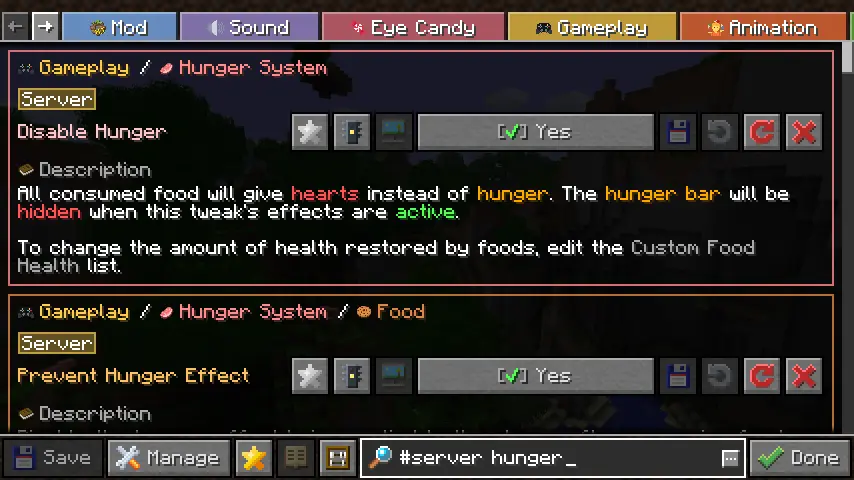Star the Prevent Hunger Effect tweak

click(x=310, y=376)
